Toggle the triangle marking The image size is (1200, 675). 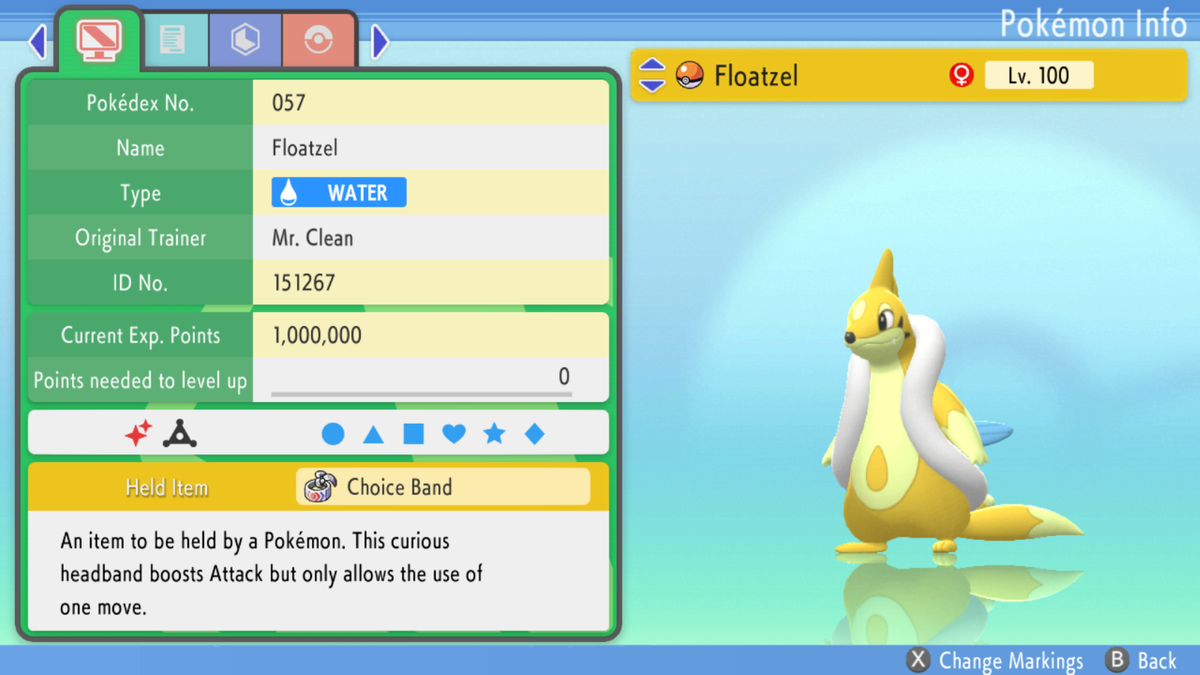tap(373, 434)
